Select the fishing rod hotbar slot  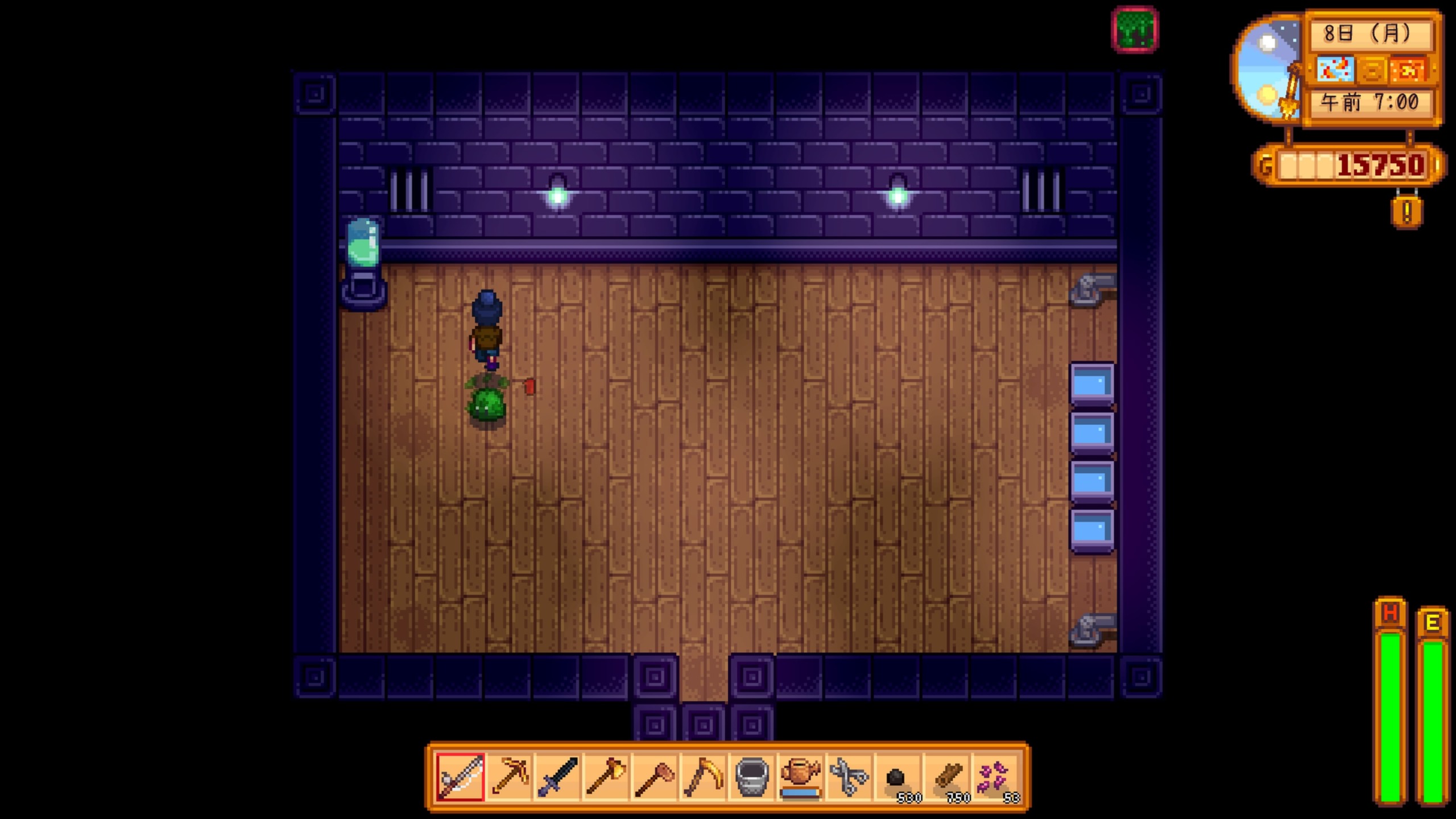(x=460, y=777)
